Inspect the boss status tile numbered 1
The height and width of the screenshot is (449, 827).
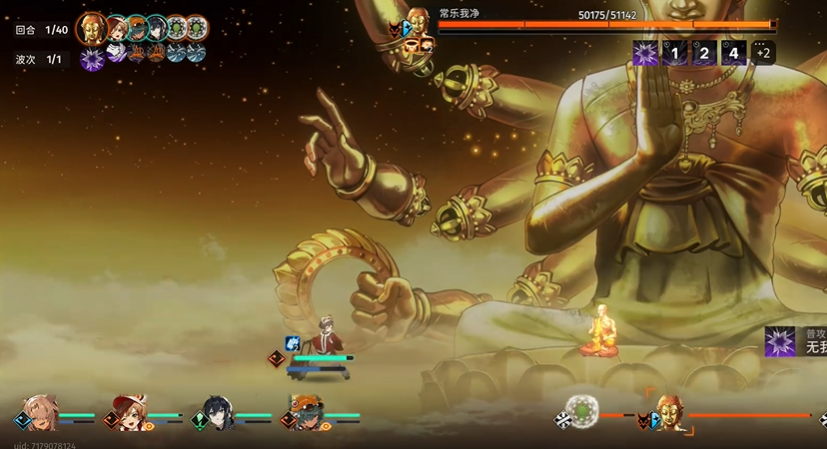click(675, 53)
